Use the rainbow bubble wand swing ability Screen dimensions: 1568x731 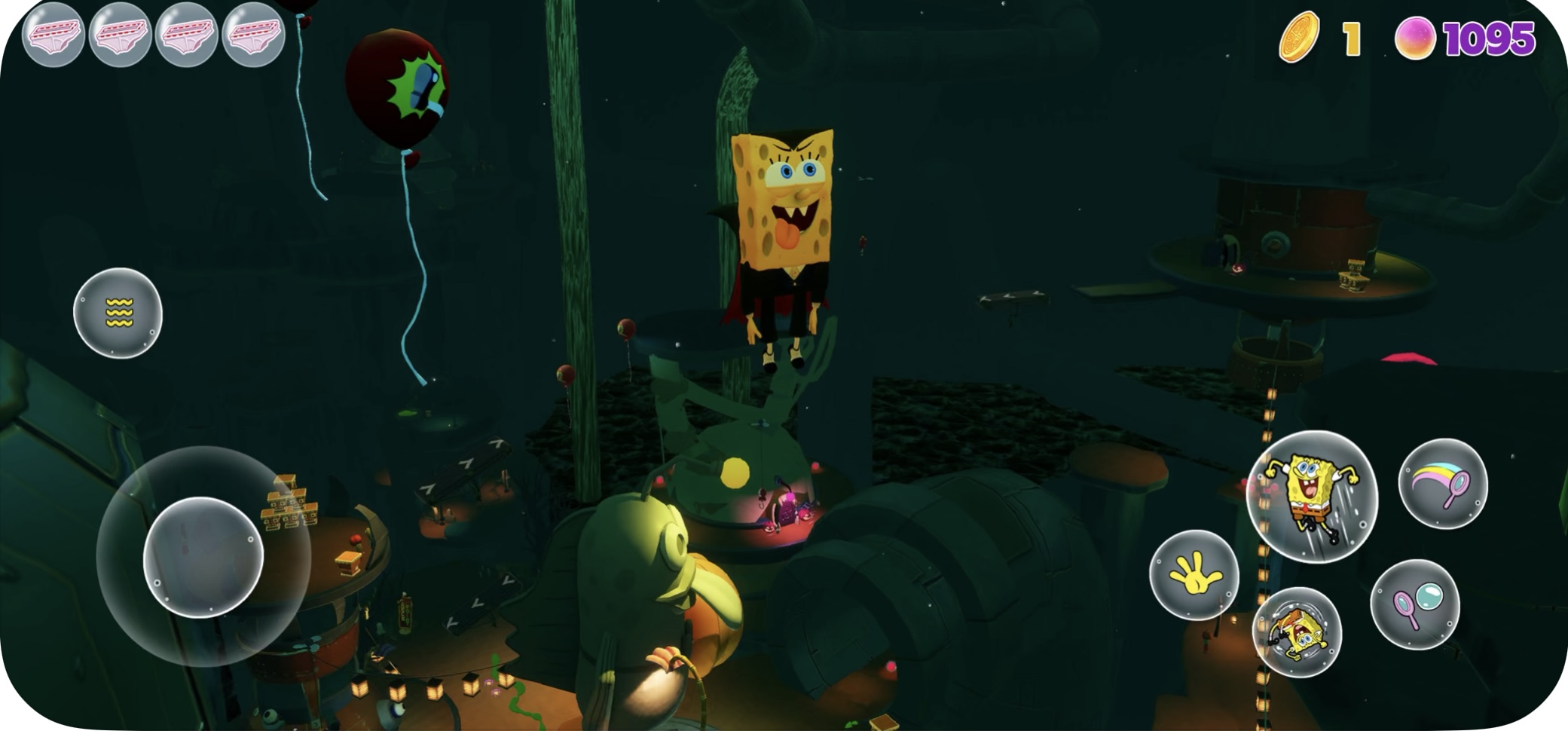pos(1442,484)
